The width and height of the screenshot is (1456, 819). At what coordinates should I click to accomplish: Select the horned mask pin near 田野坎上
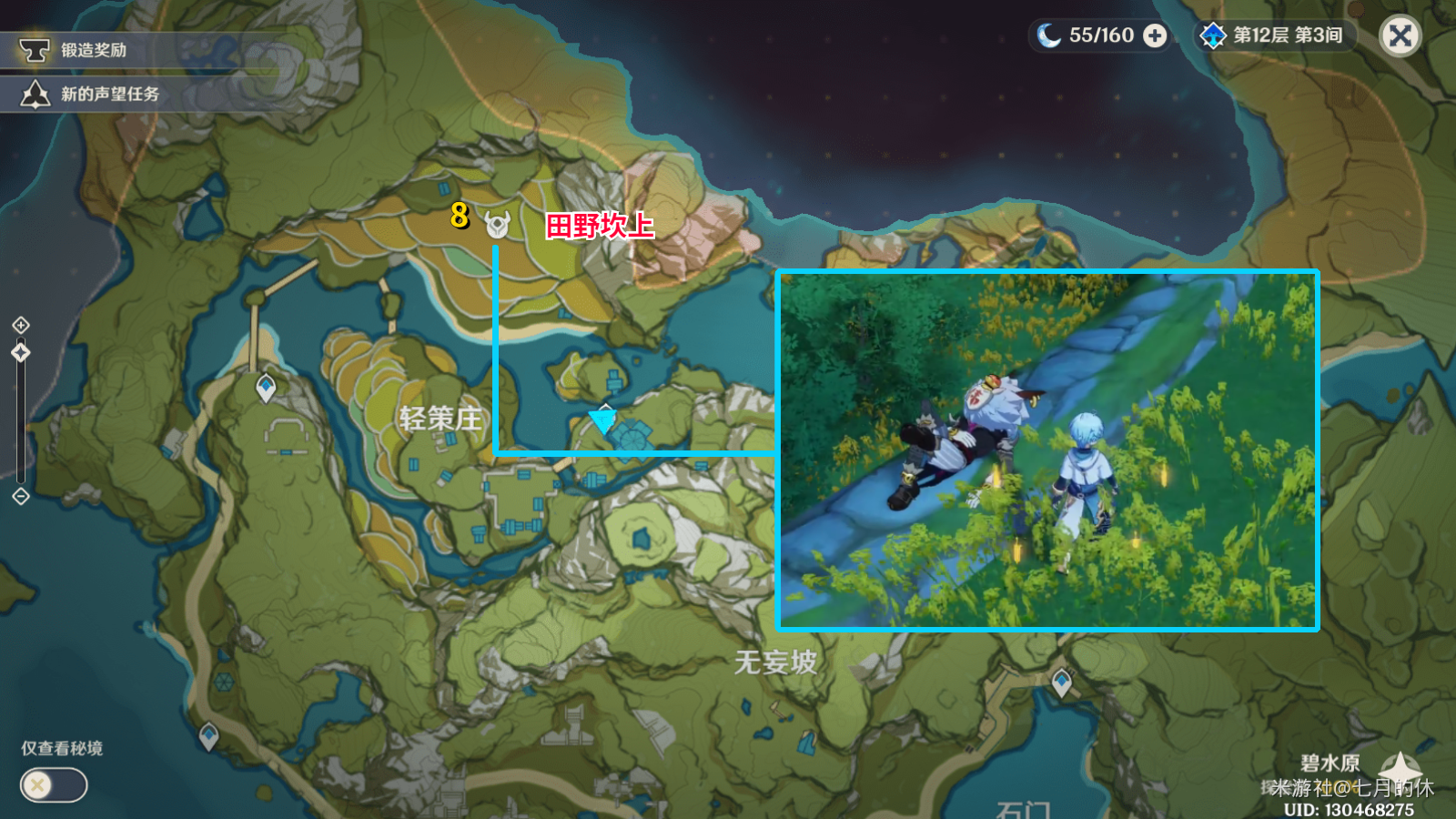(x=497, y=224)
